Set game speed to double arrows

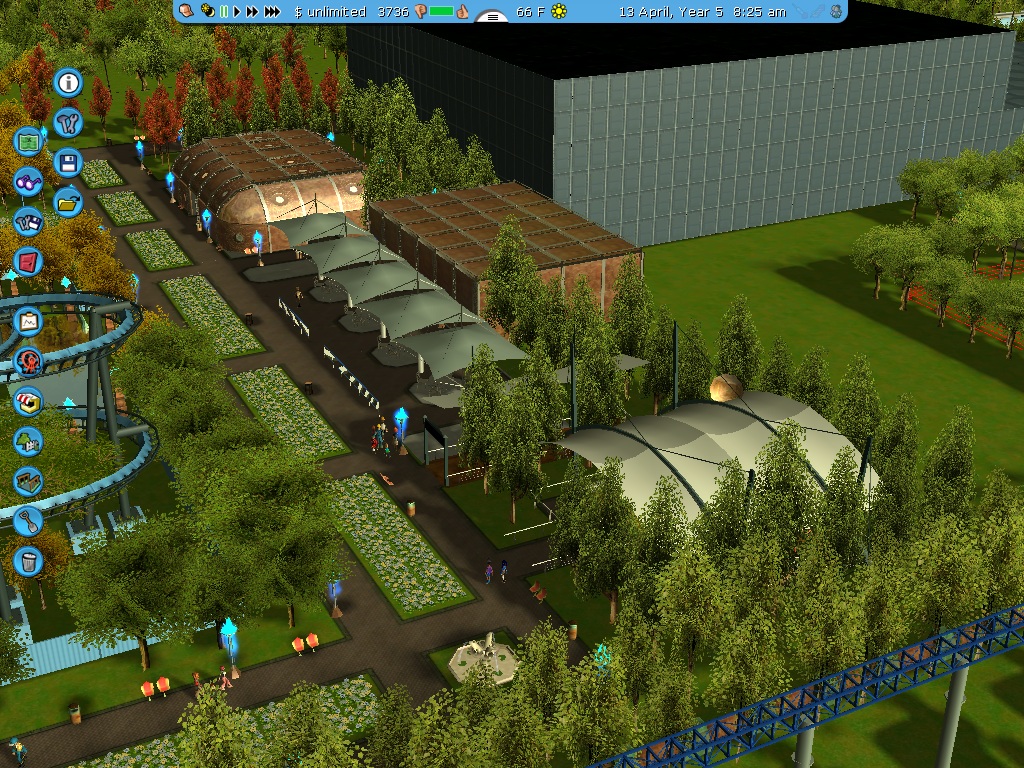pos(253,12)
